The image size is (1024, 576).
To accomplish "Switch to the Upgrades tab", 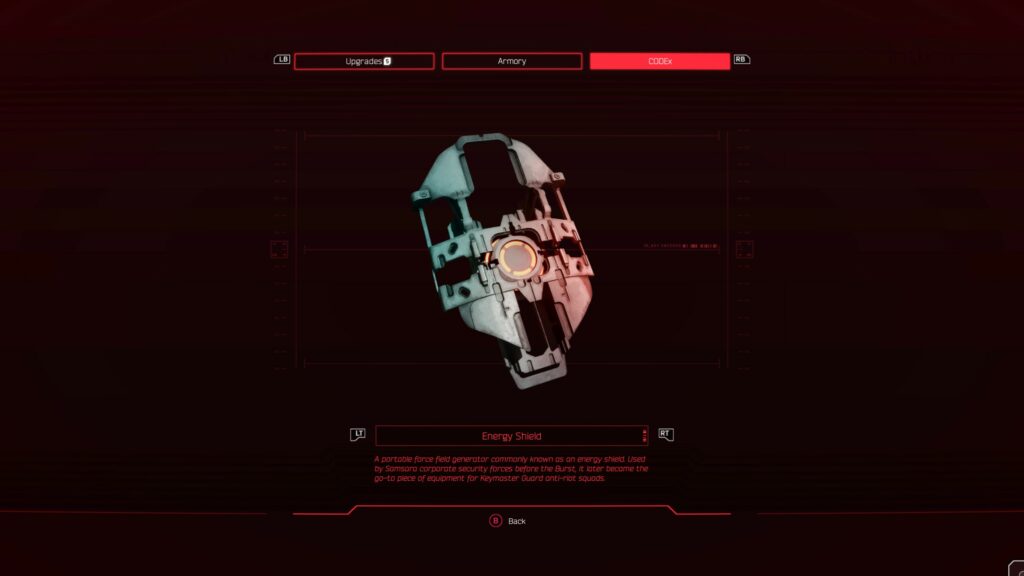I will (x=364, y=61).
